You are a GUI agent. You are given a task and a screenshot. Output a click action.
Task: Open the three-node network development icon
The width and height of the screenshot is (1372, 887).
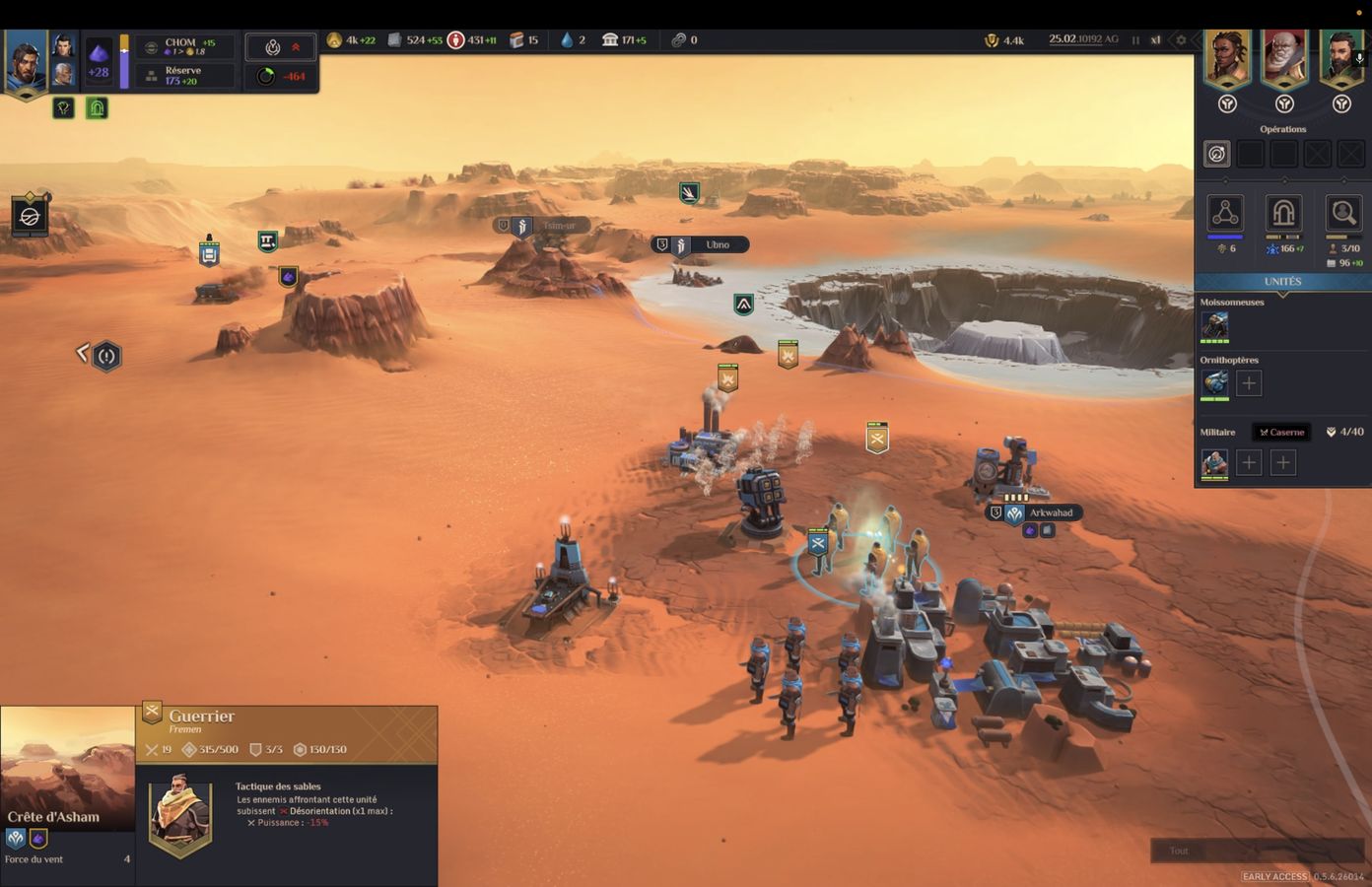pos(1225,213)
